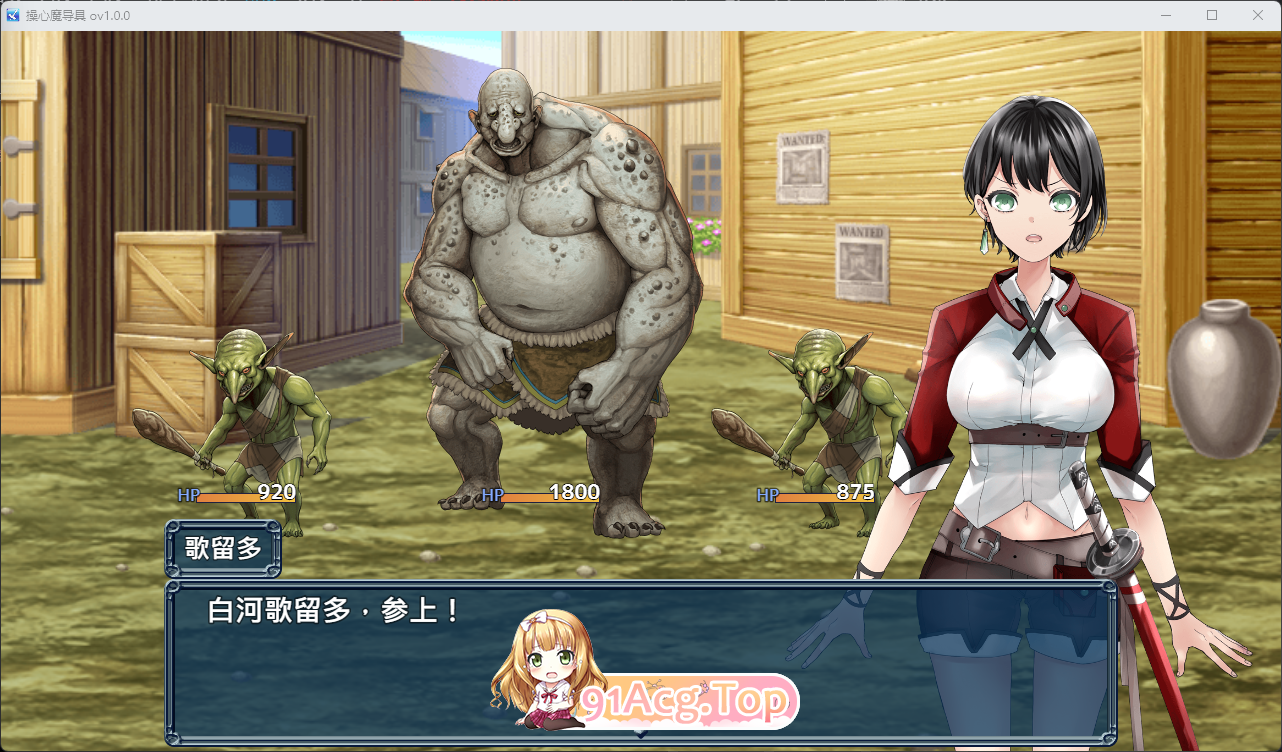Click the title bar text 操心魔导具 ov1.0.0
Image resolution: width=1282 pixels, height=752 pixels.
75,15
